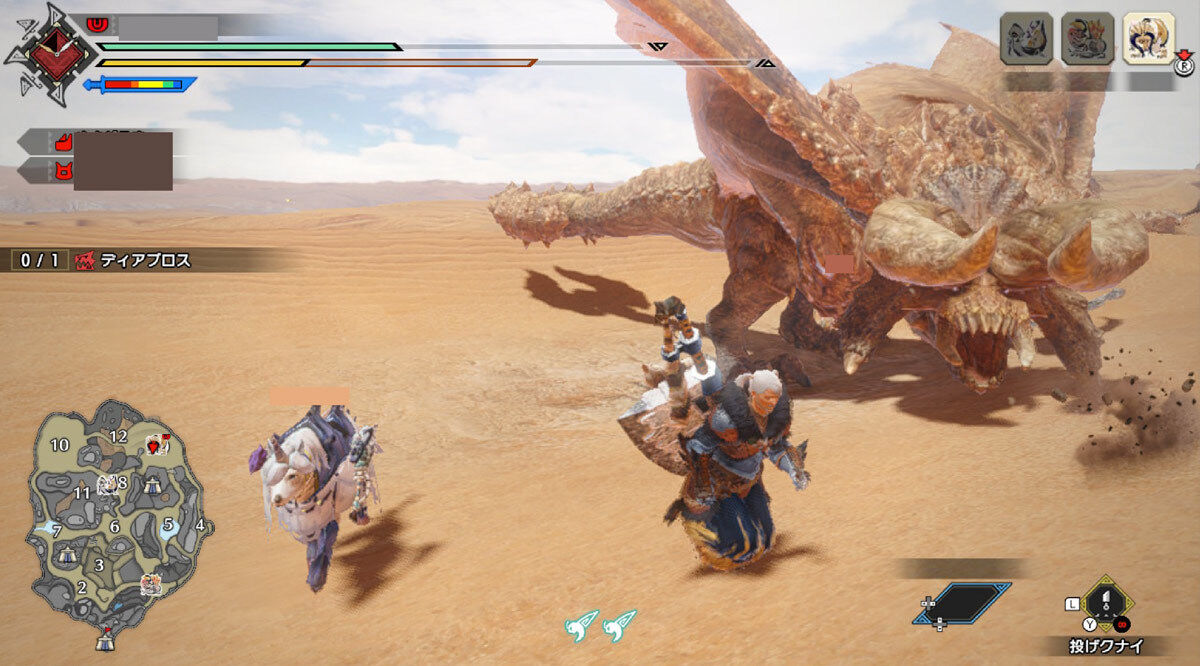1200x666 pixels.
Task: Select the middle greyed-out monster icon
Action: pyautogui.click(x=1087, y=39)
